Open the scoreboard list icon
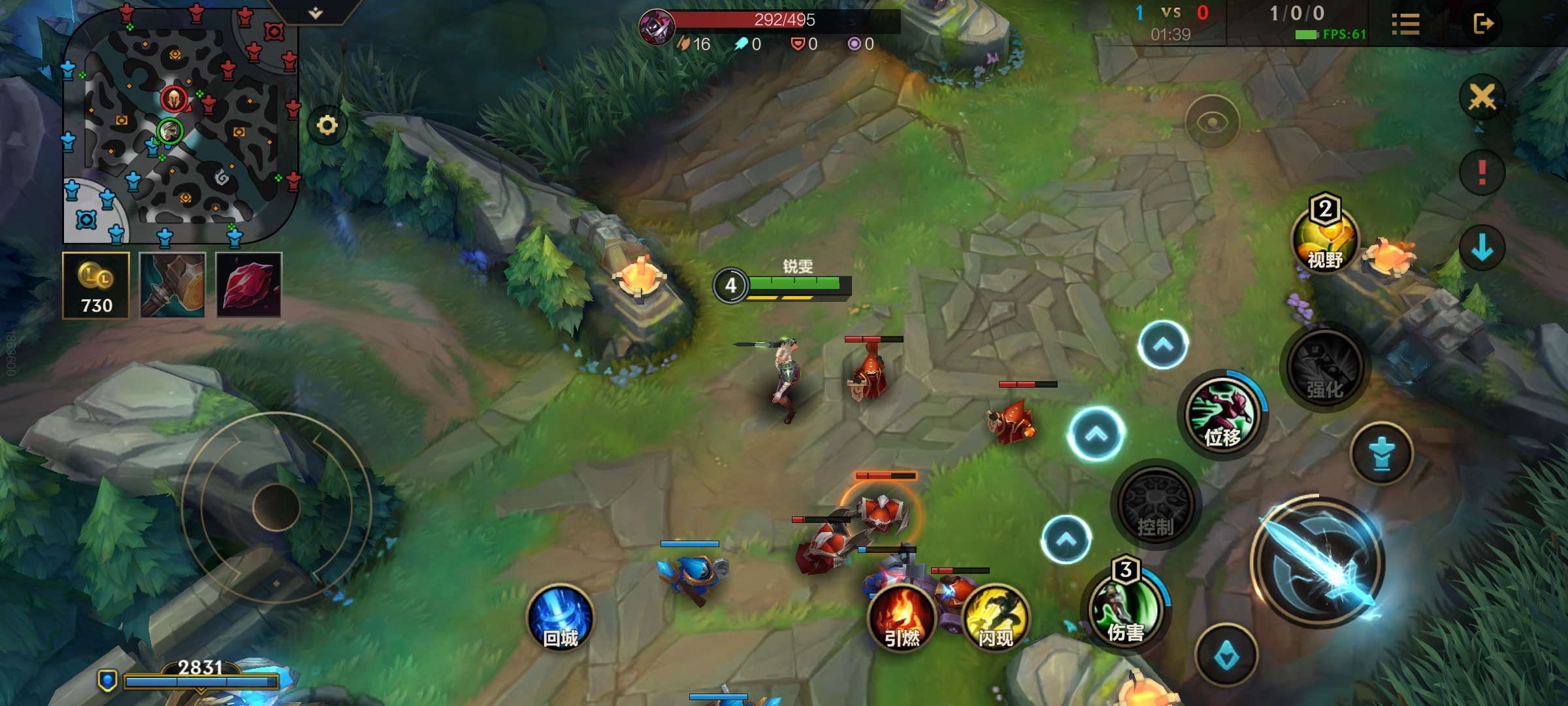Image resolution: width=1568 pixels, height=706 pixels. (1405, 25)
